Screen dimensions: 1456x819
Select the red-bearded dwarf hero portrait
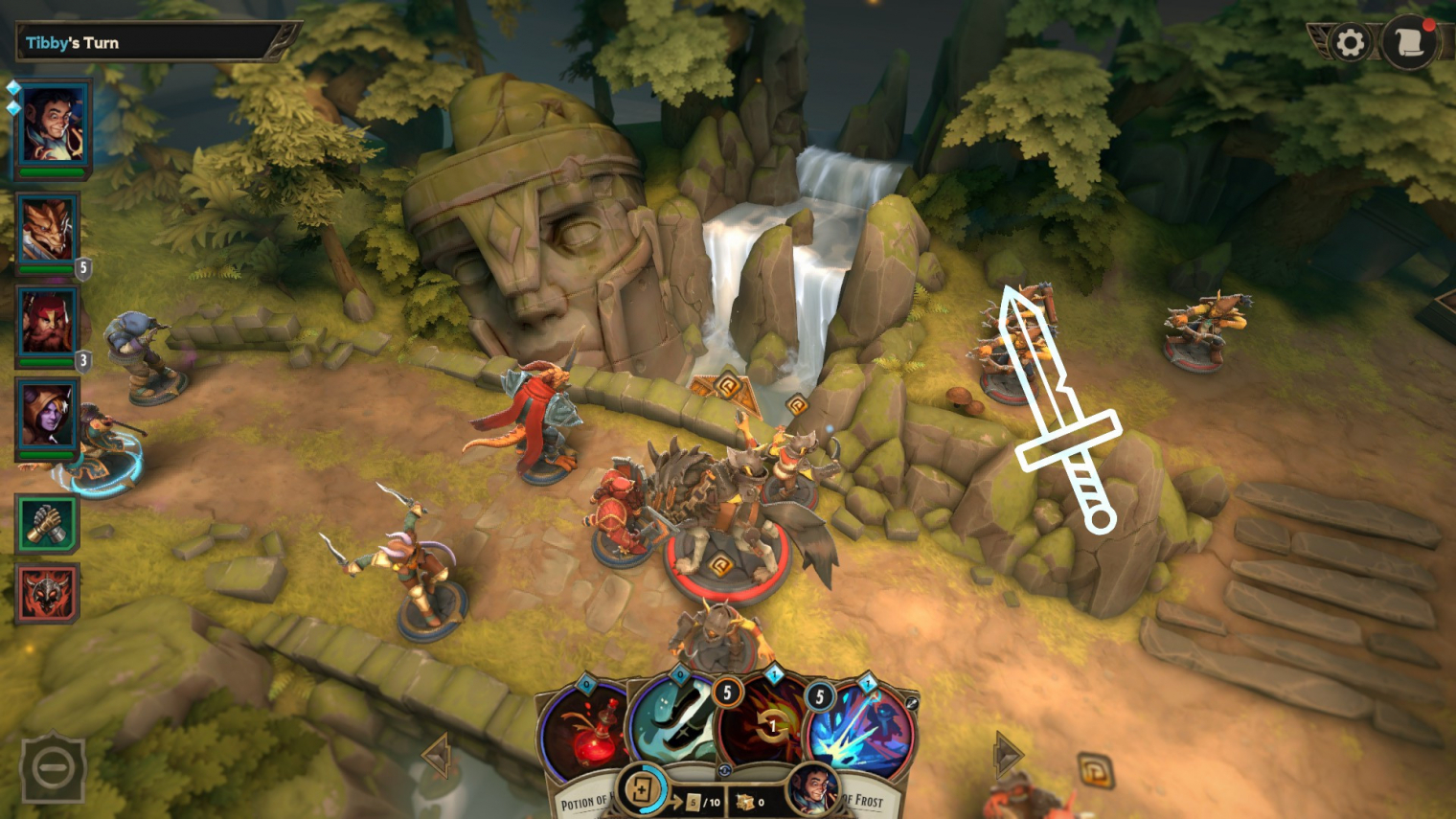(x=46, y=323)
